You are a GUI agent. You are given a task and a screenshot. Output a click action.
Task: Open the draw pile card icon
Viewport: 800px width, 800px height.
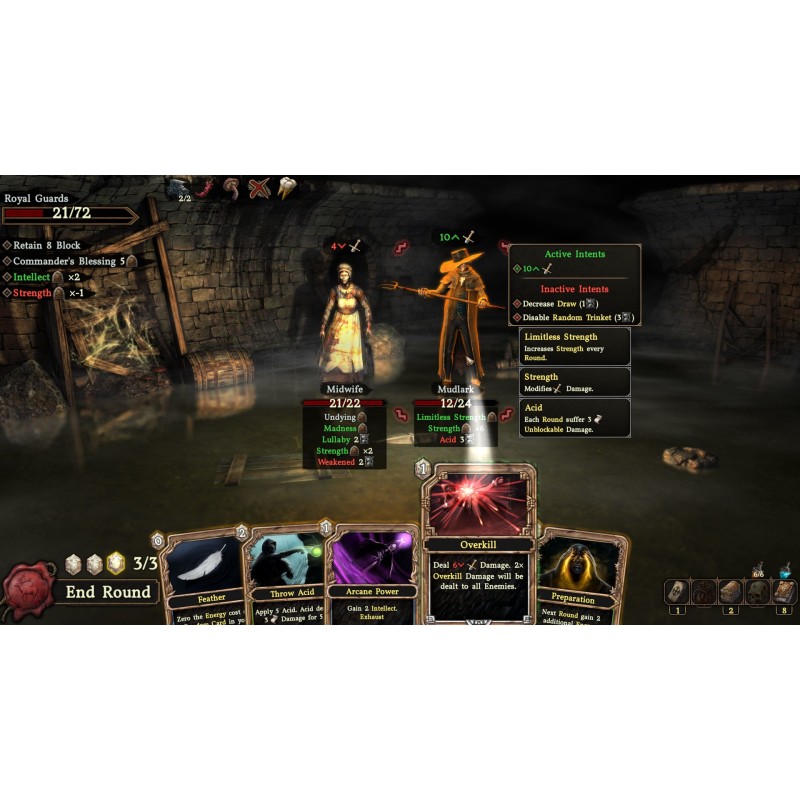tap(676, 591)
